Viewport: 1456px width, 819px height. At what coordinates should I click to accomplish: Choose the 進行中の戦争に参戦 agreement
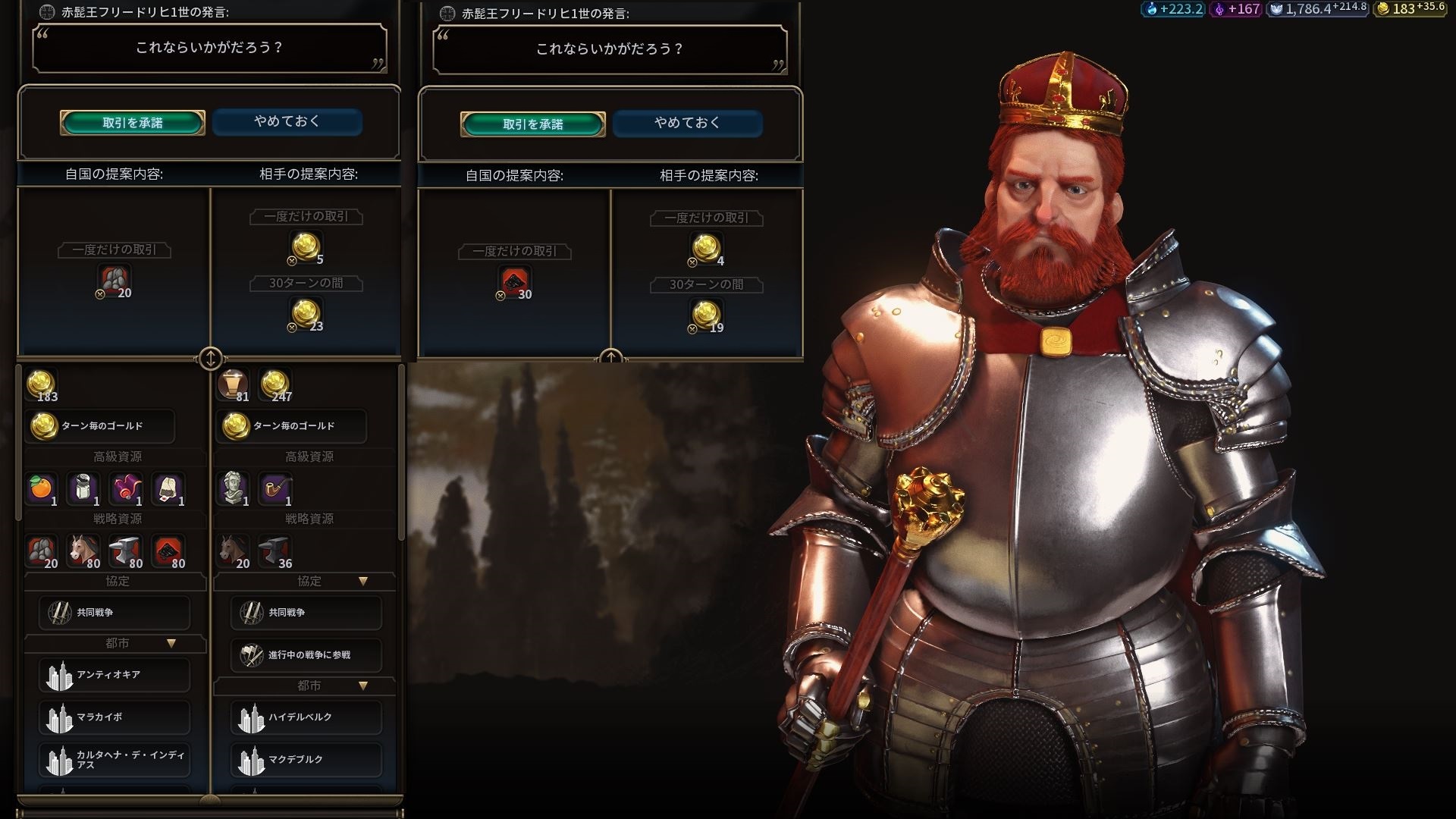tap(306, 654)
